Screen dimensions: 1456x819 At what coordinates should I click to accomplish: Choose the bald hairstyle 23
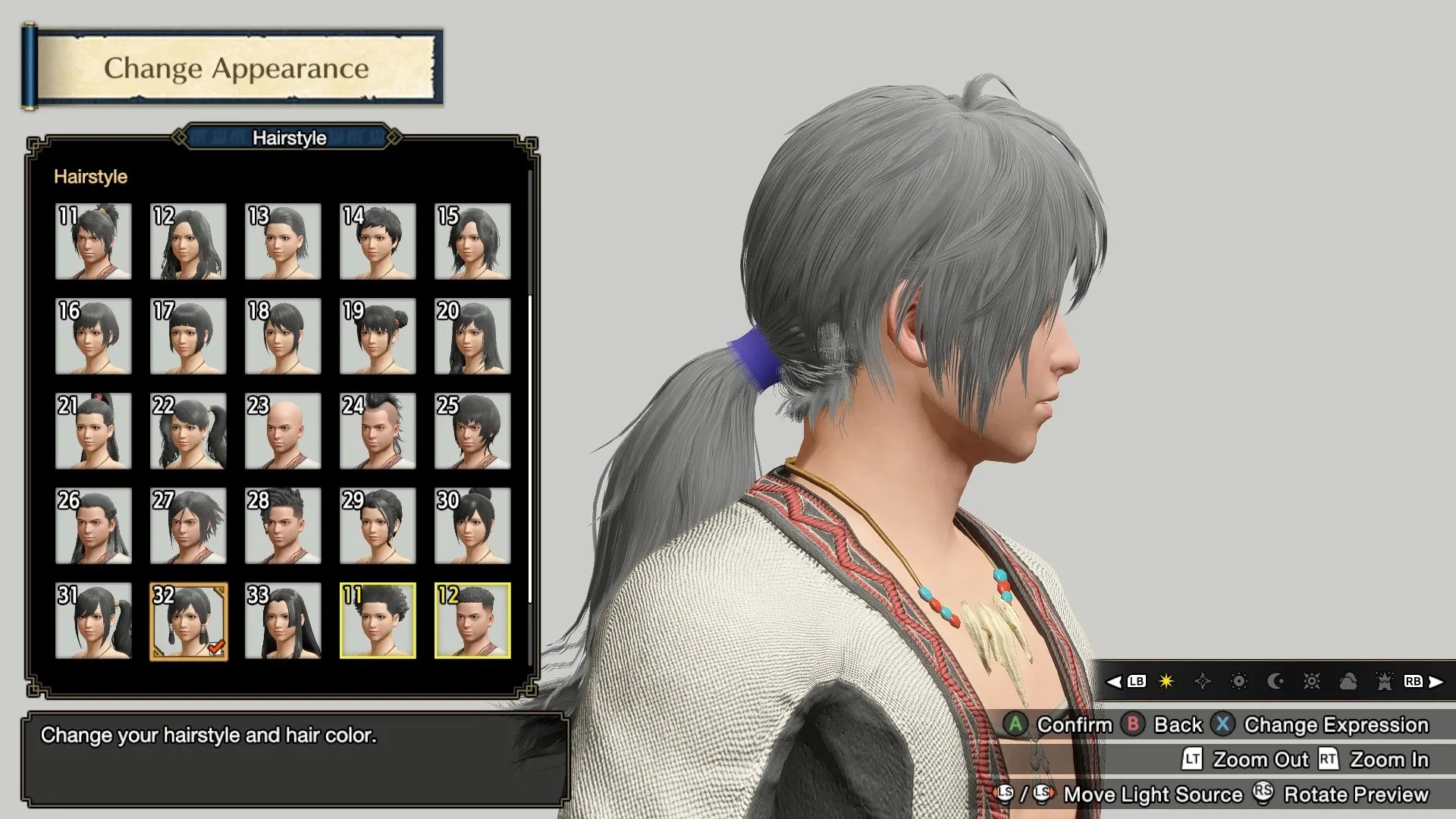point(283,431)
